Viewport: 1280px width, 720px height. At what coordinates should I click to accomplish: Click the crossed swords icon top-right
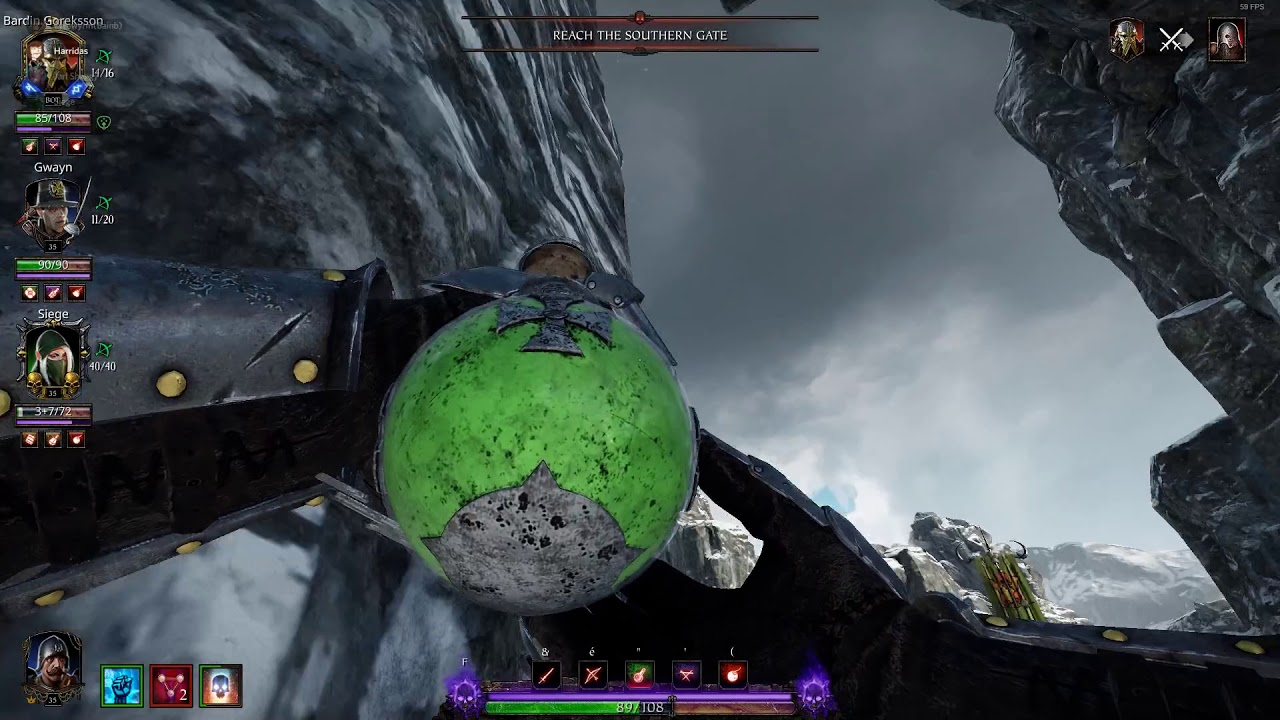[1172, 41]
